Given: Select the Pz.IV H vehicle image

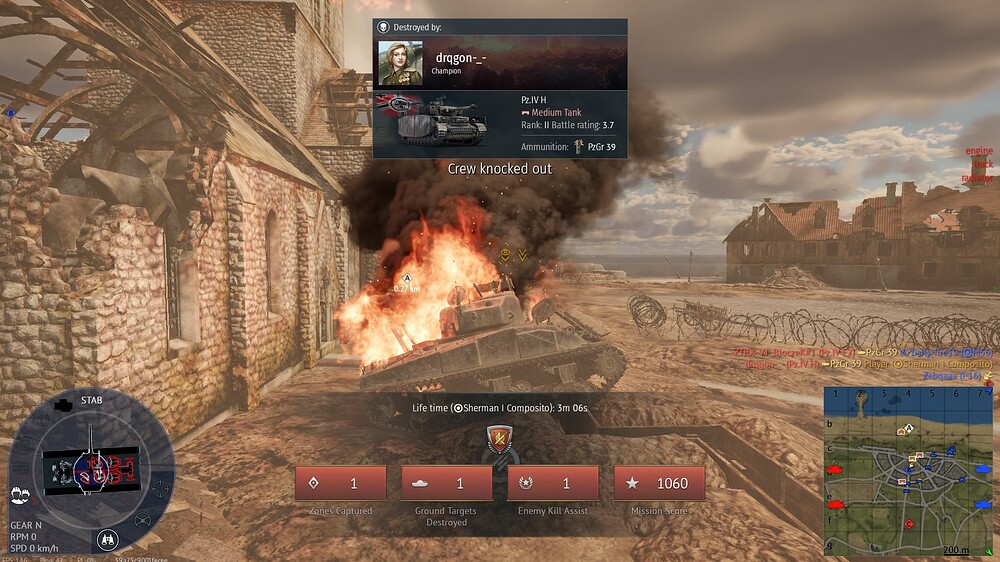Looking at the screenshot, I should tap(430, 121).
